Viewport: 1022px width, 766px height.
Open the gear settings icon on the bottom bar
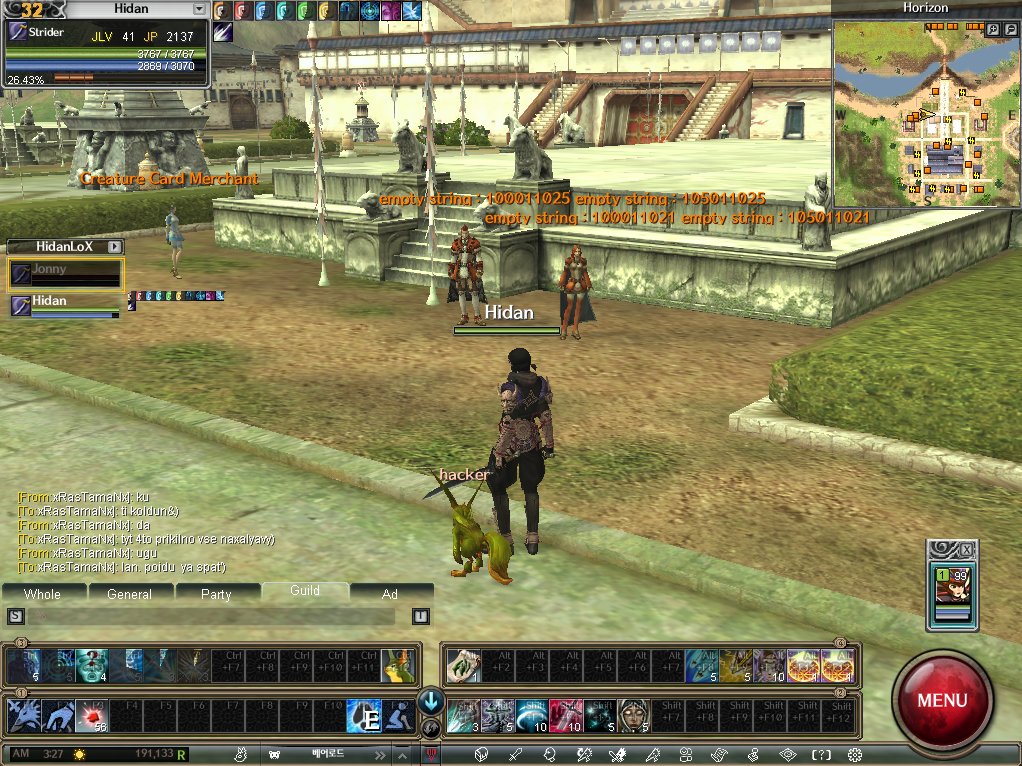(x=854, y=754)
